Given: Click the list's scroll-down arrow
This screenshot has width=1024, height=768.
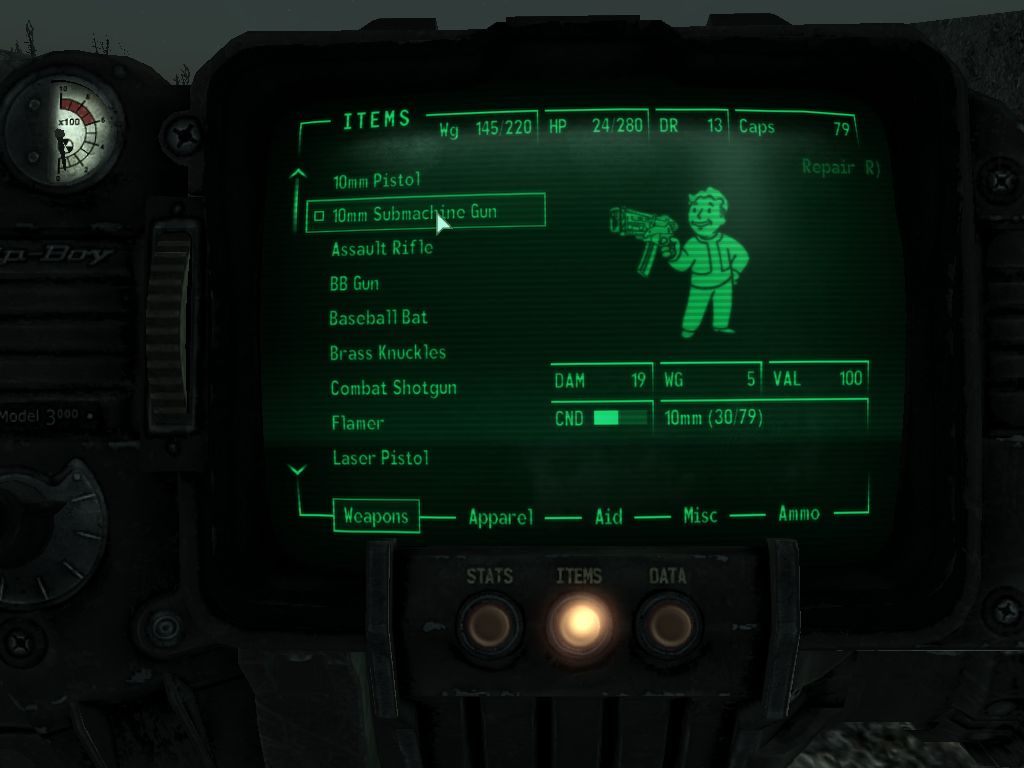Looking at the screenshot, I should tap(297, 469).
